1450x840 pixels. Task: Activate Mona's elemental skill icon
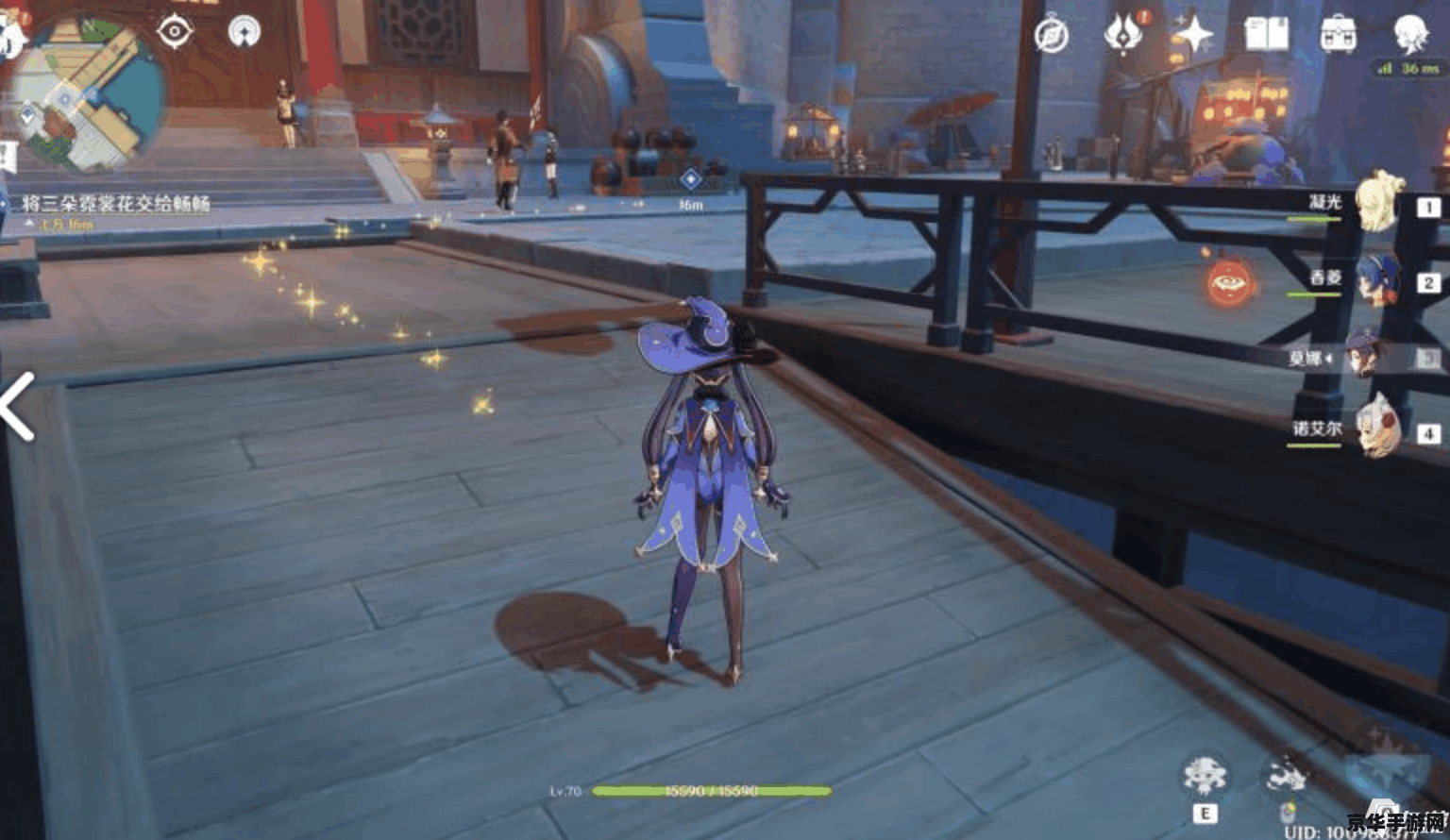pyautogui.click(x=1205, y=777)
